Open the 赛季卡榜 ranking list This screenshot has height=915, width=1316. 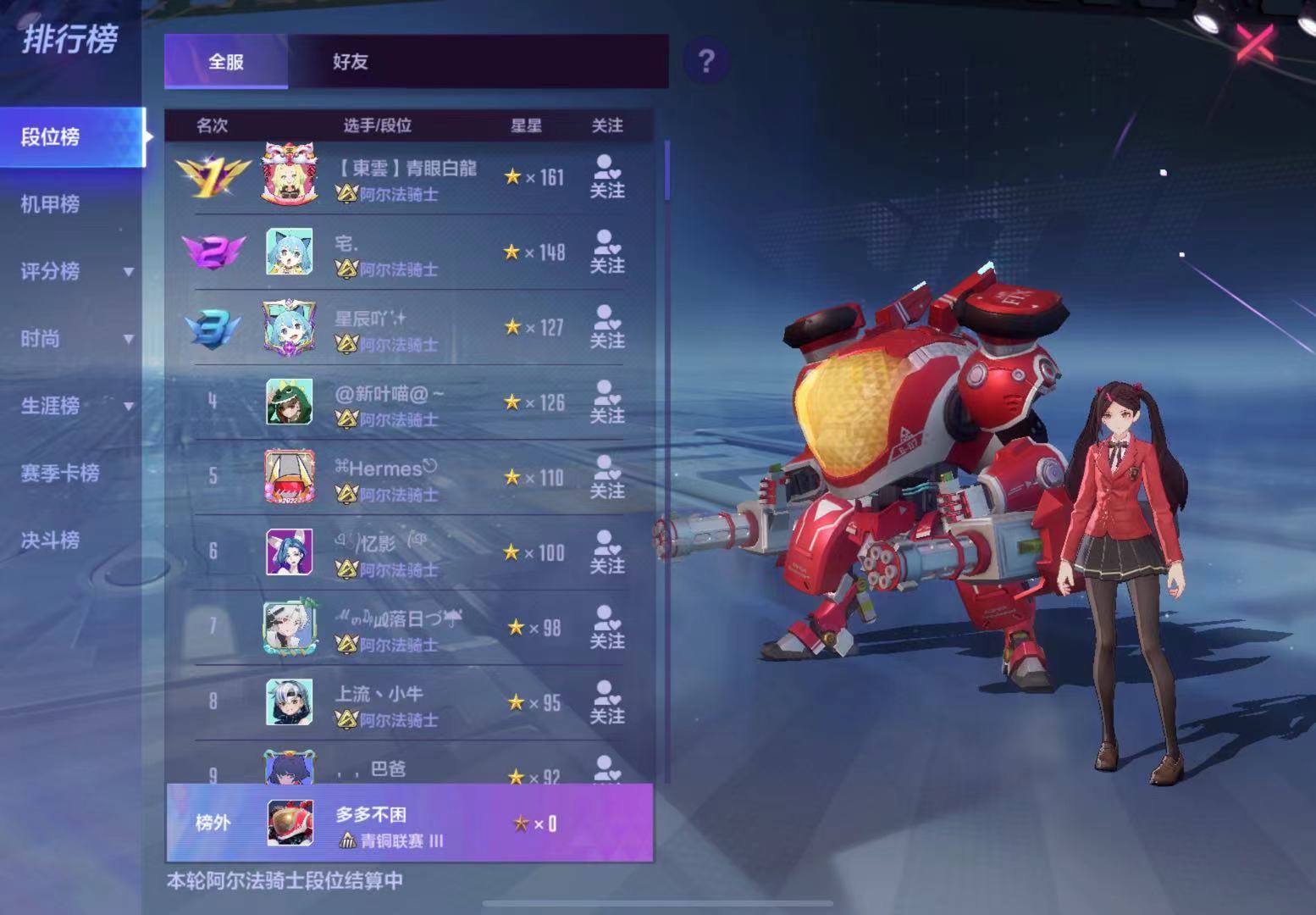click(x=60, y=473)
